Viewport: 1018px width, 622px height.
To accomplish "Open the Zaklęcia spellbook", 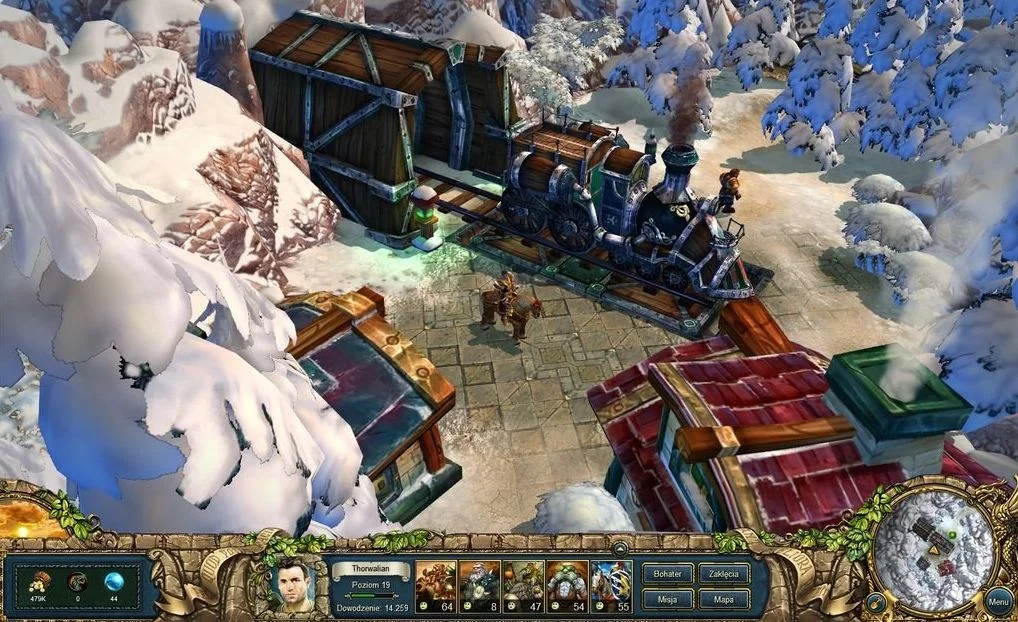I will click(x=723, y=574).
